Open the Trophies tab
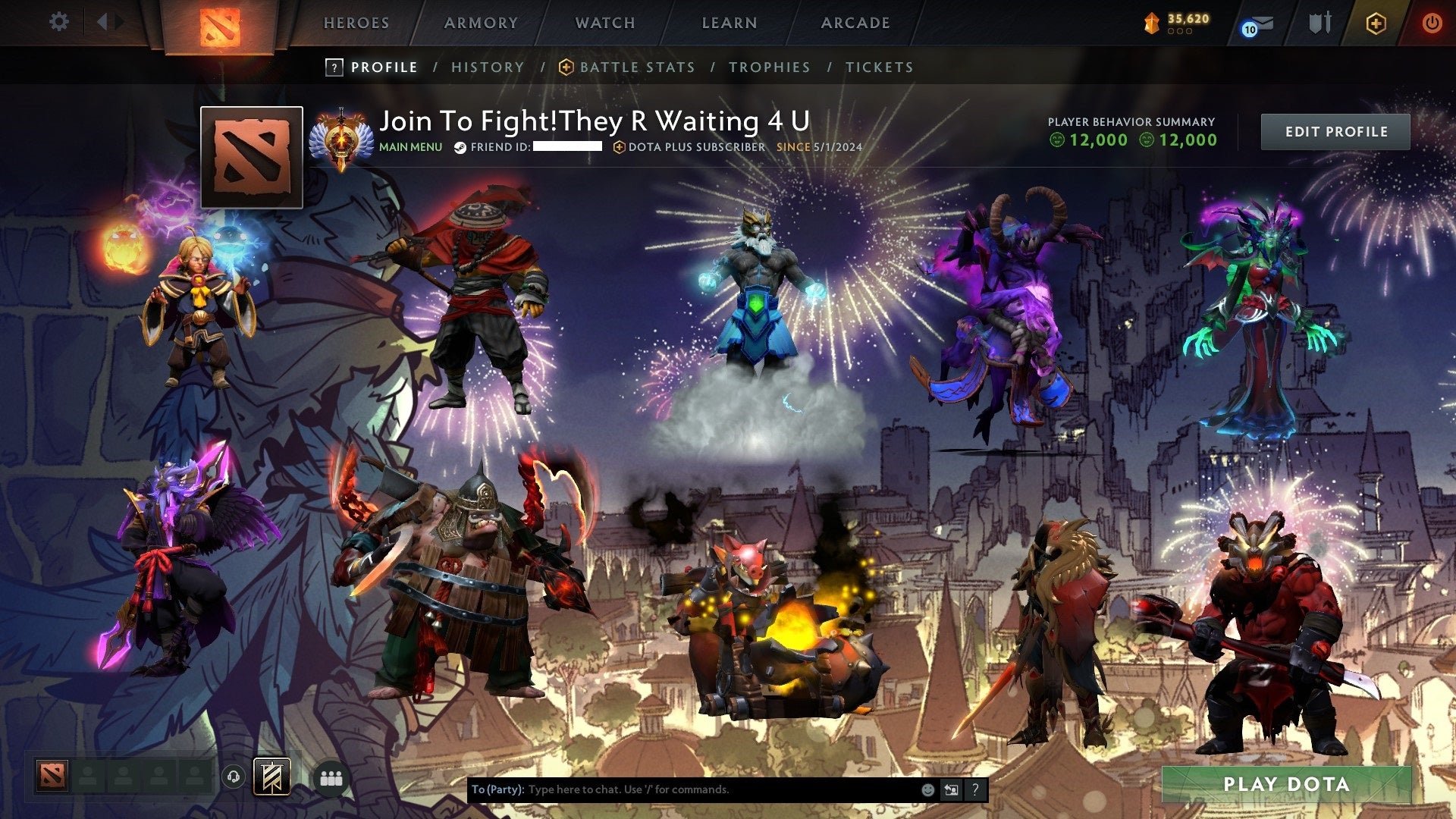 [769, 67]
